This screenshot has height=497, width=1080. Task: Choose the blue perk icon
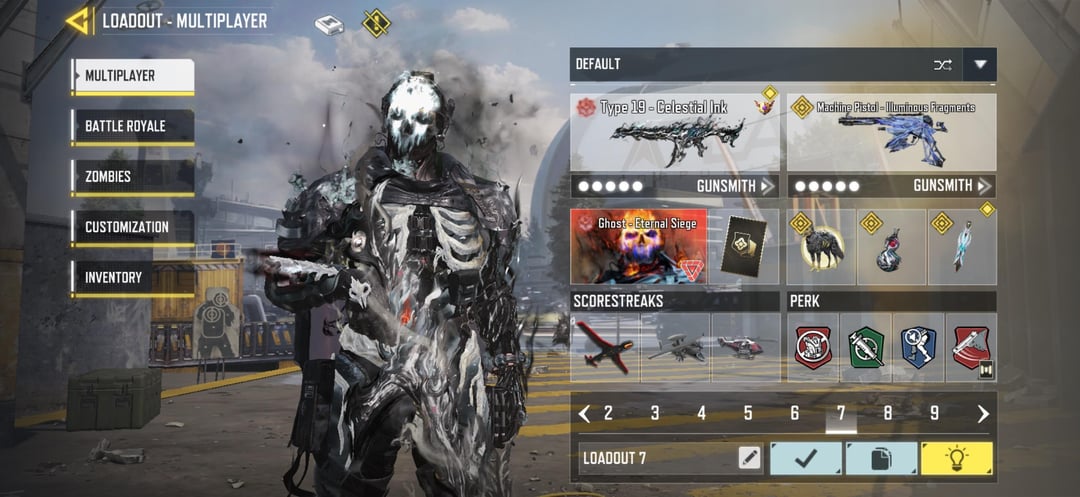coord(918,348)
